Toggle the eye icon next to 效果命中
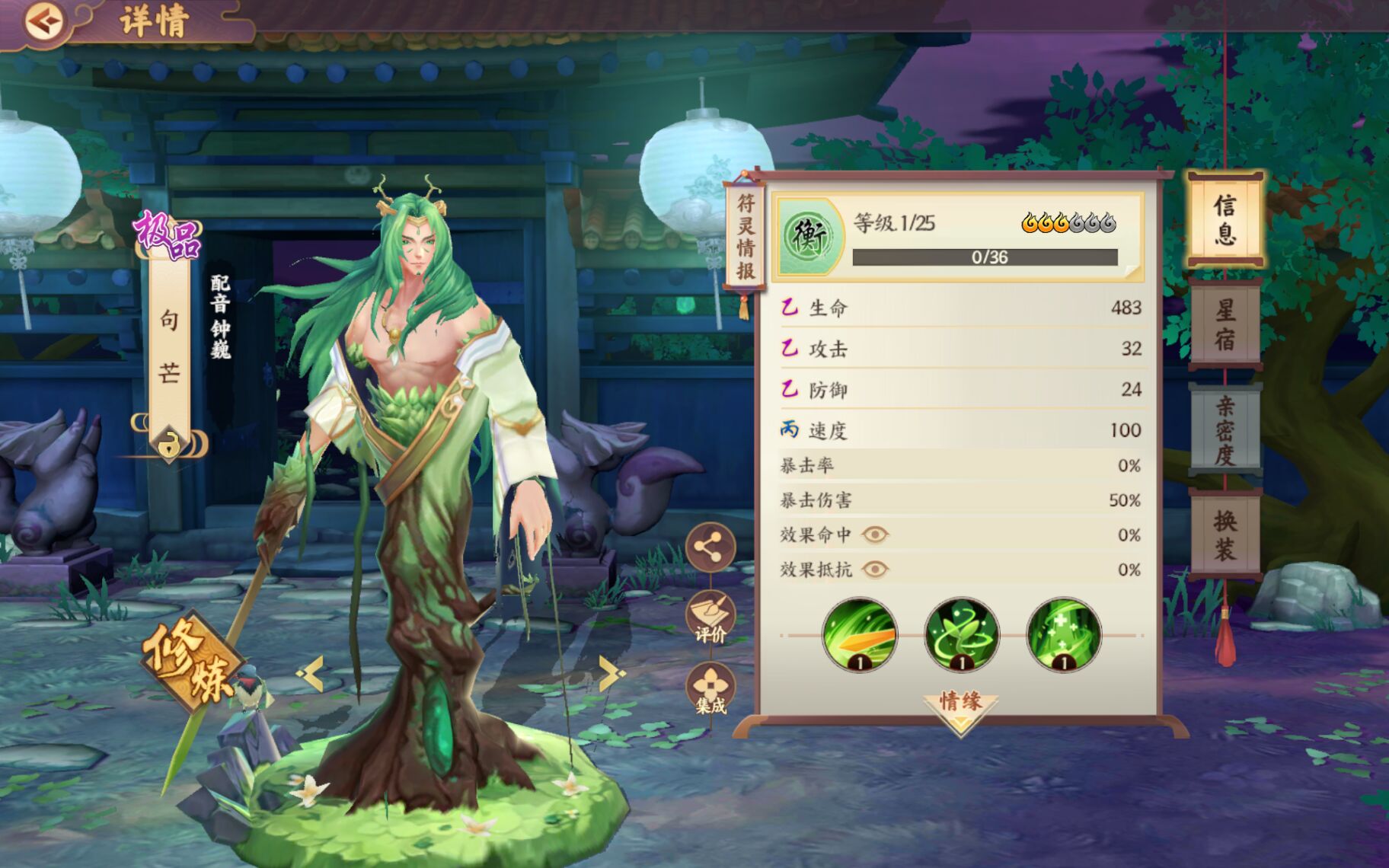This screenshot has width=1389, height=868. click(x=874, y=535)
